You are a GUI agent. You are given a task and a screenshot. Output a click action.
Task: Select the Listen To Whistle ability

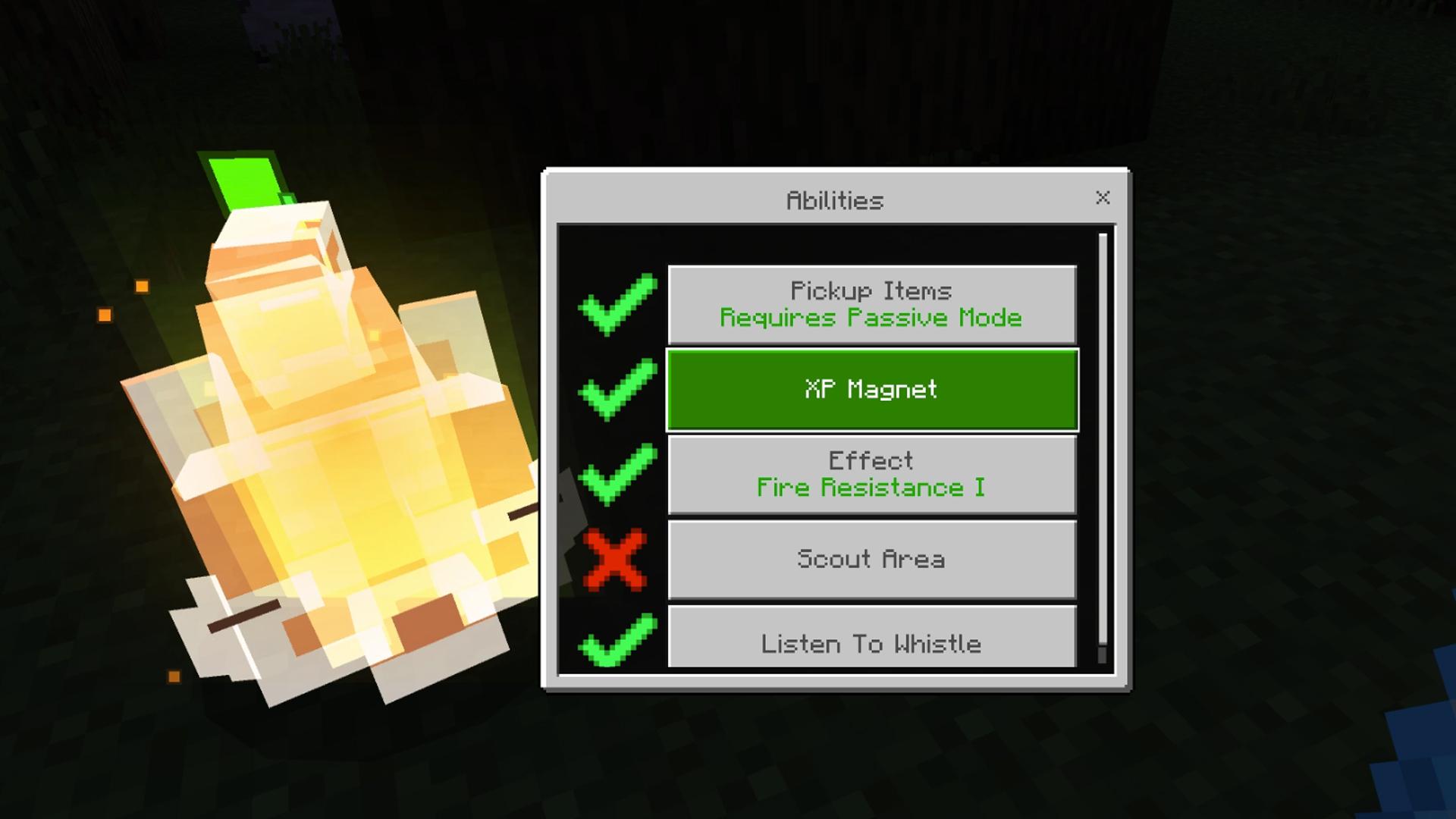tap(872, 643)
